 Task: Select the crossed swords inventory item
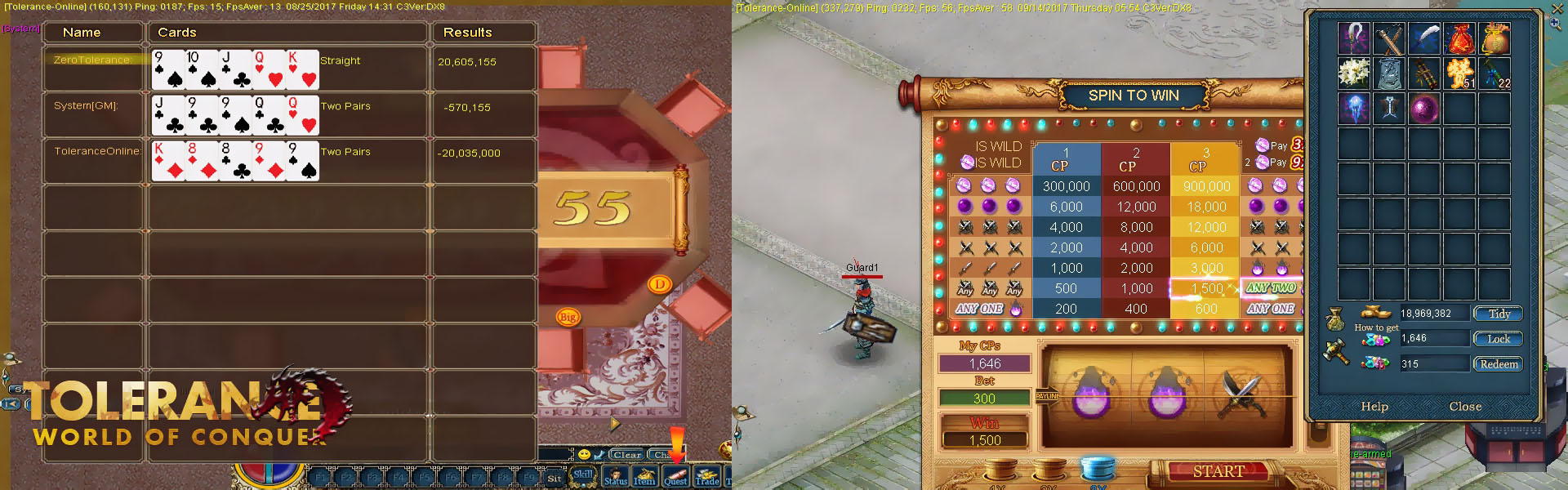pyautogui.click(x=1389, y=38)
